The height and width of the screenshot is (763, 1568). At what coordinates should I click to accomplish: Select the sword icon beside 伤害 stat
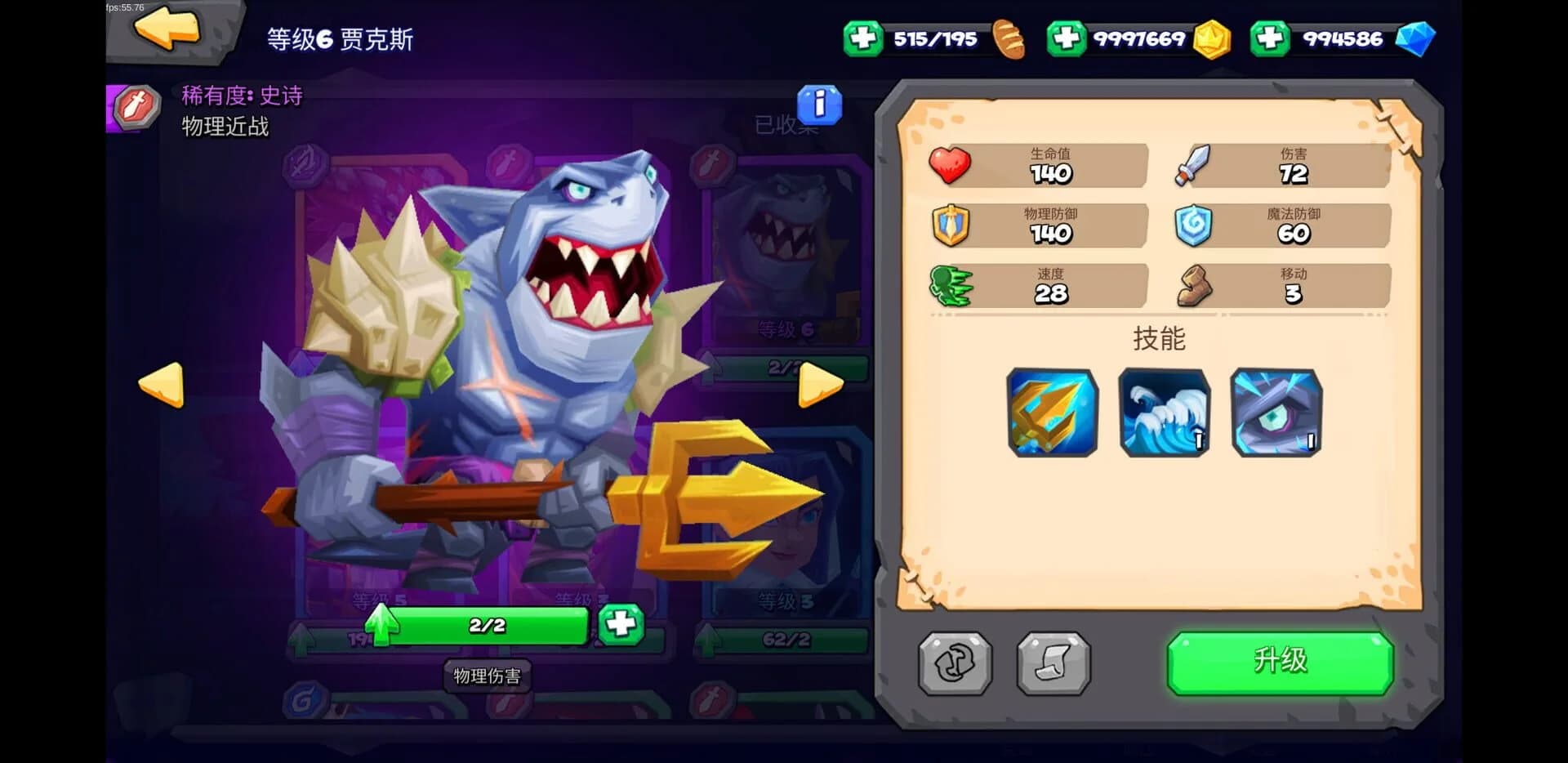[1192, 163]
